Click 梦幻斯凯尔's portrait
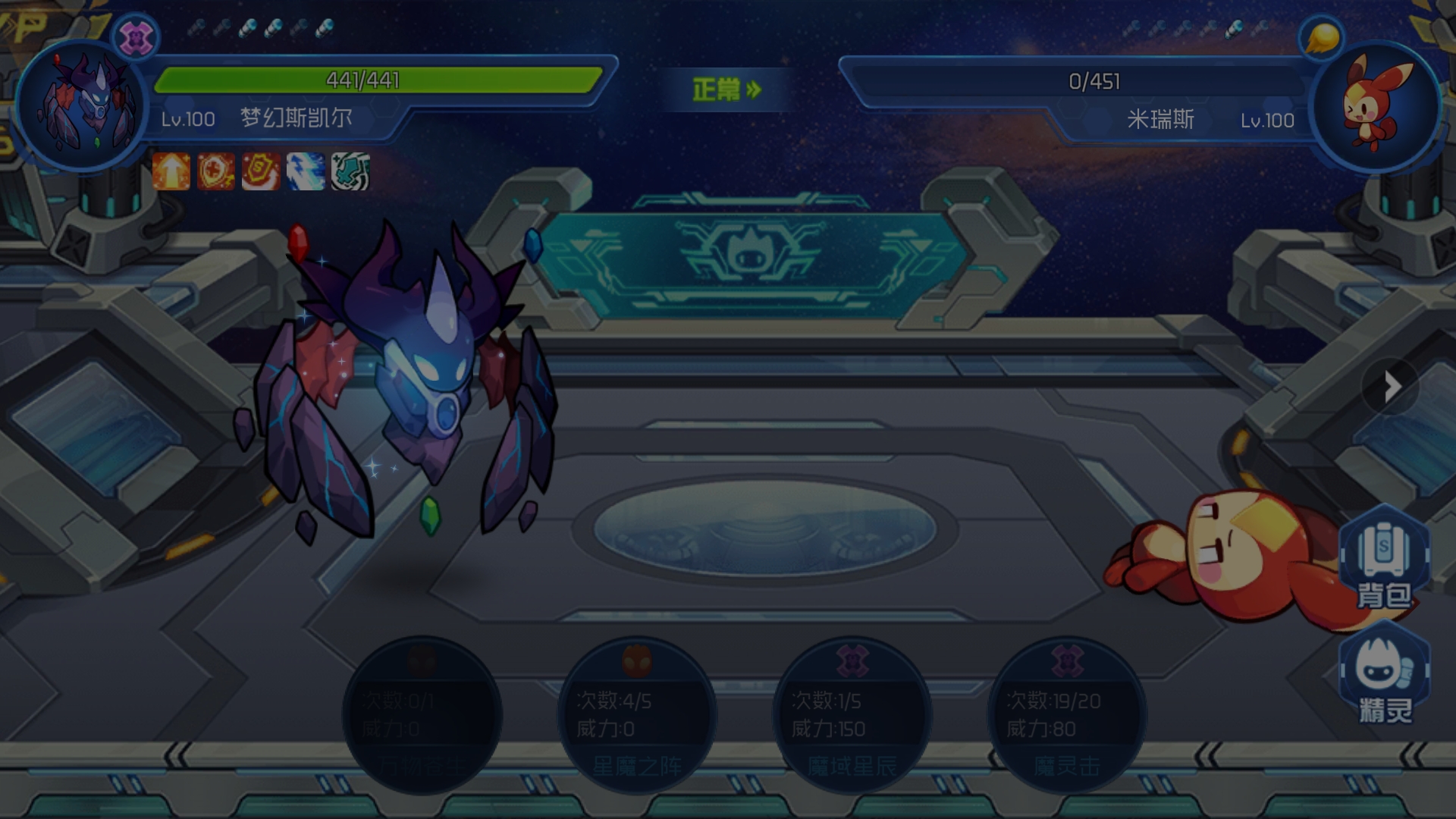 [82, 105]
